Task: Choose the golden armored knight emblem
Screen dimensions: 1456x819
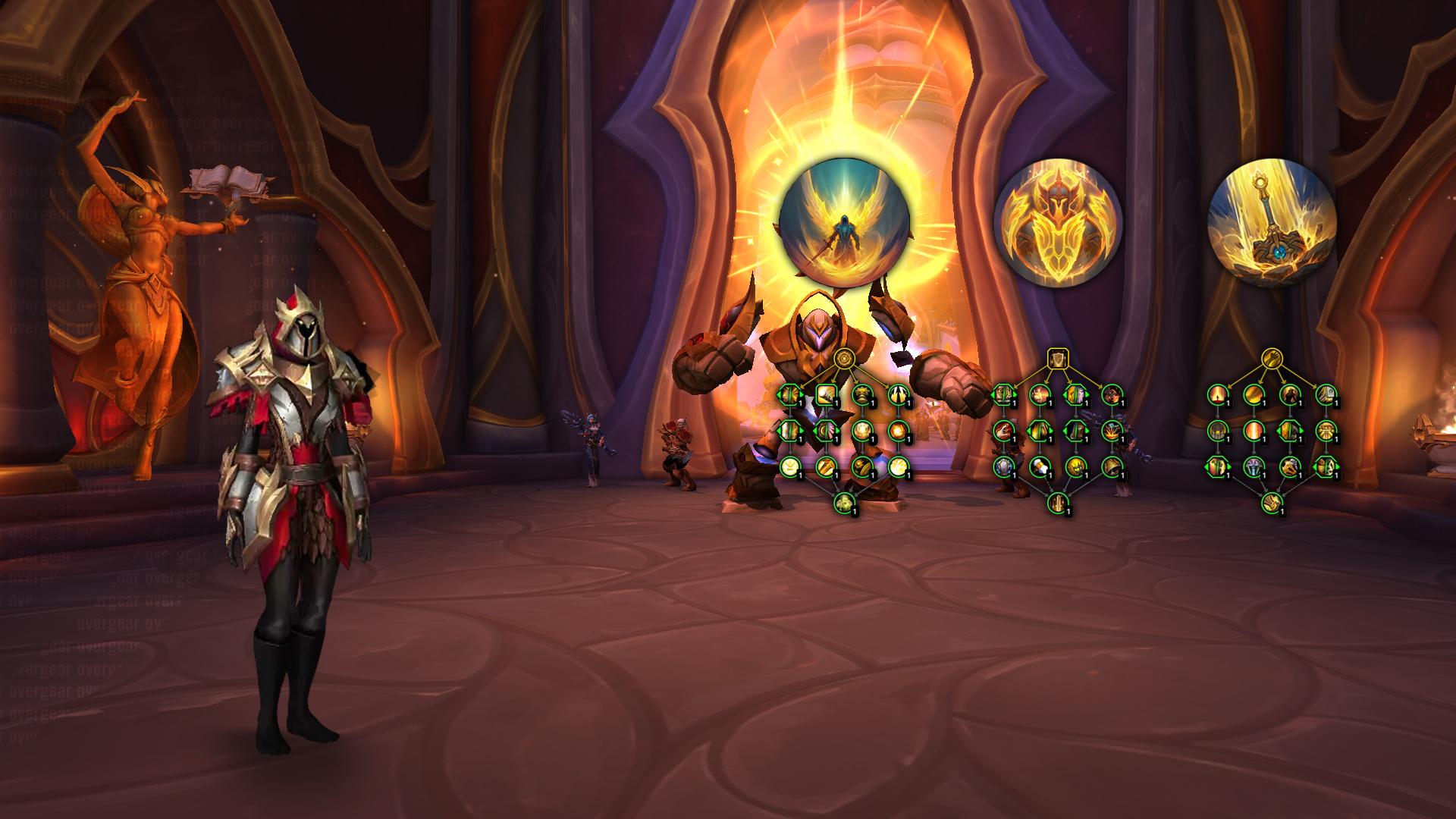Action: pos(1058,225)
